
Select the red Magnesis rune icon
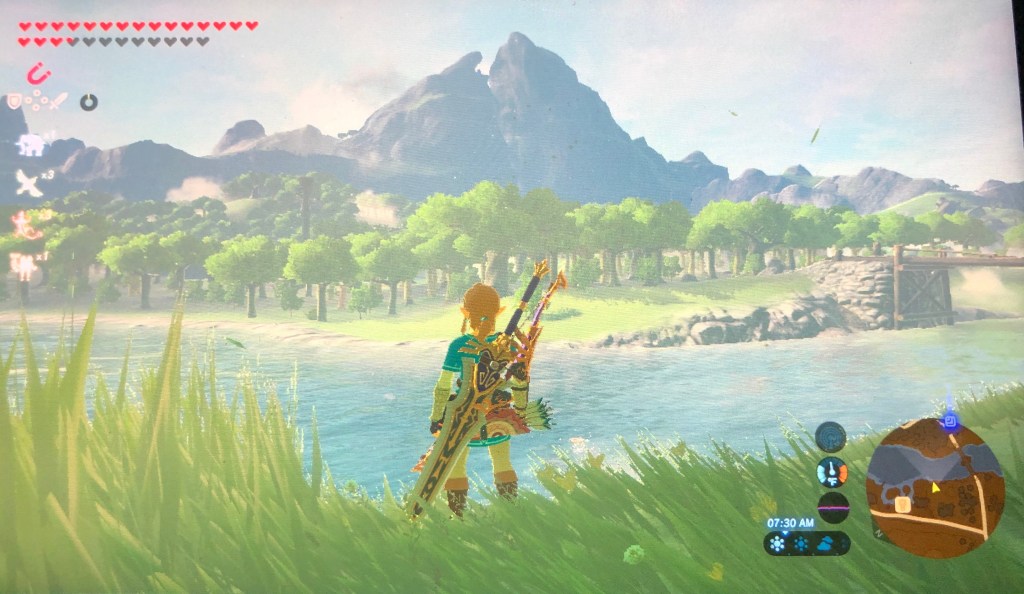38,73
